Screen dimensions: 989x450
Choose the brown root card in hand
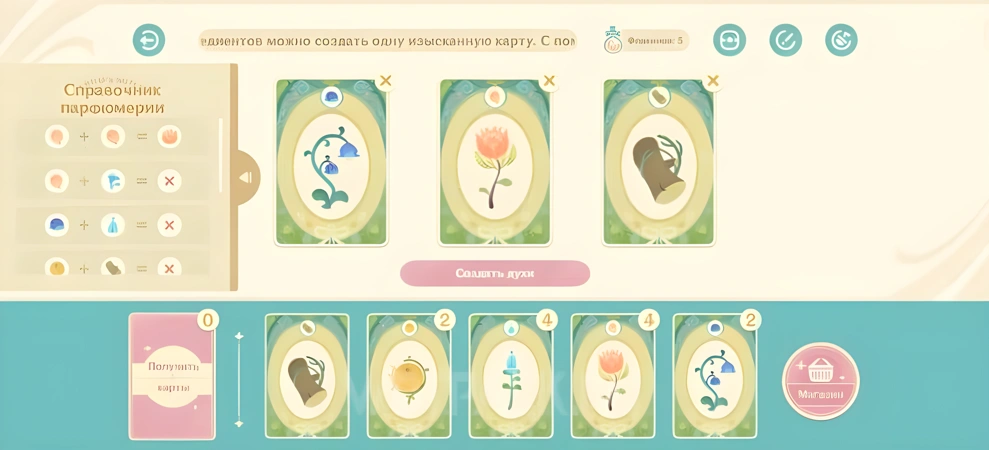[306, 377]
